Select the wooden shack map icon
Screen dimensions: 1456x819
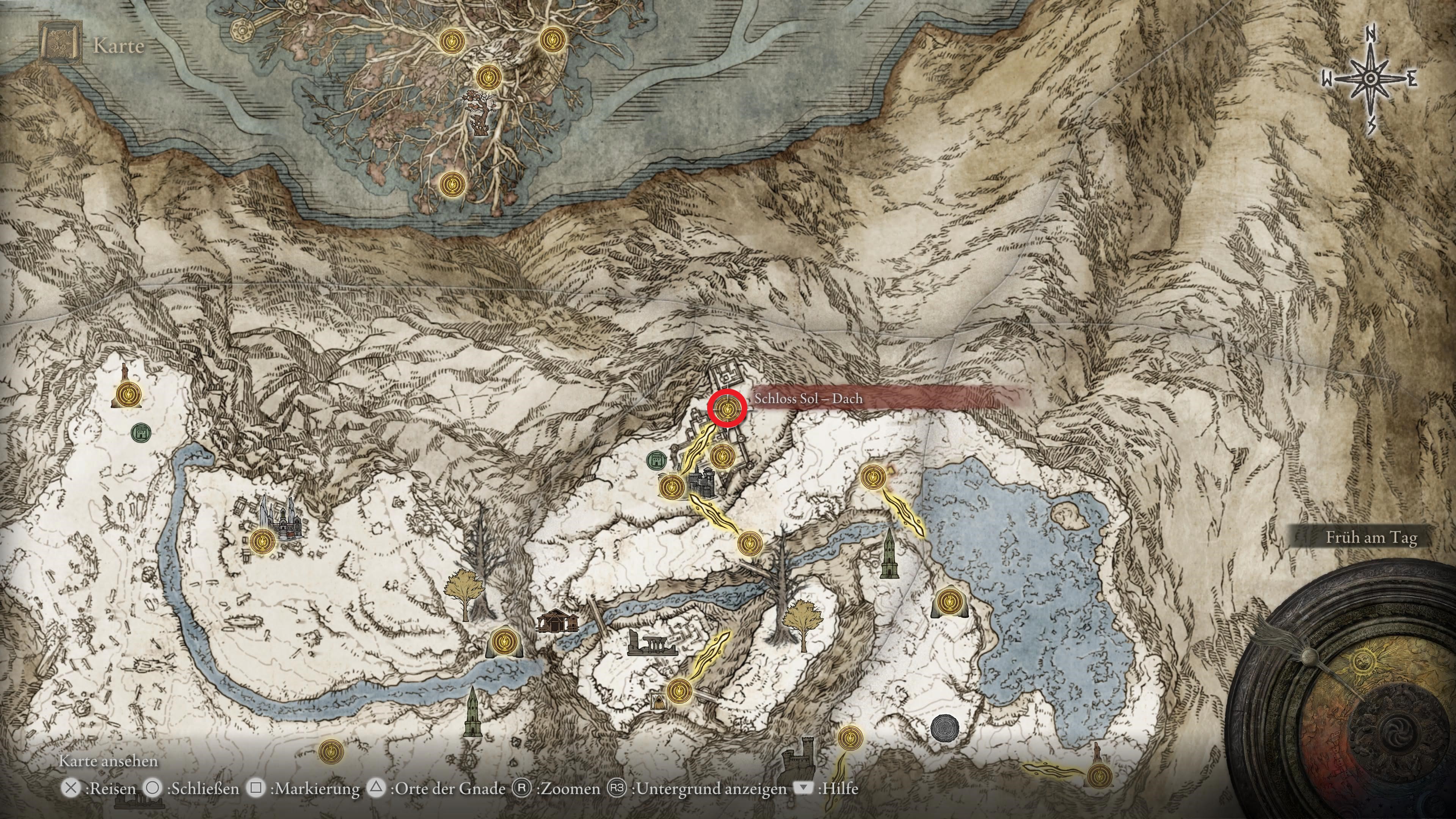pyautogui.click(x=557, y=621)
